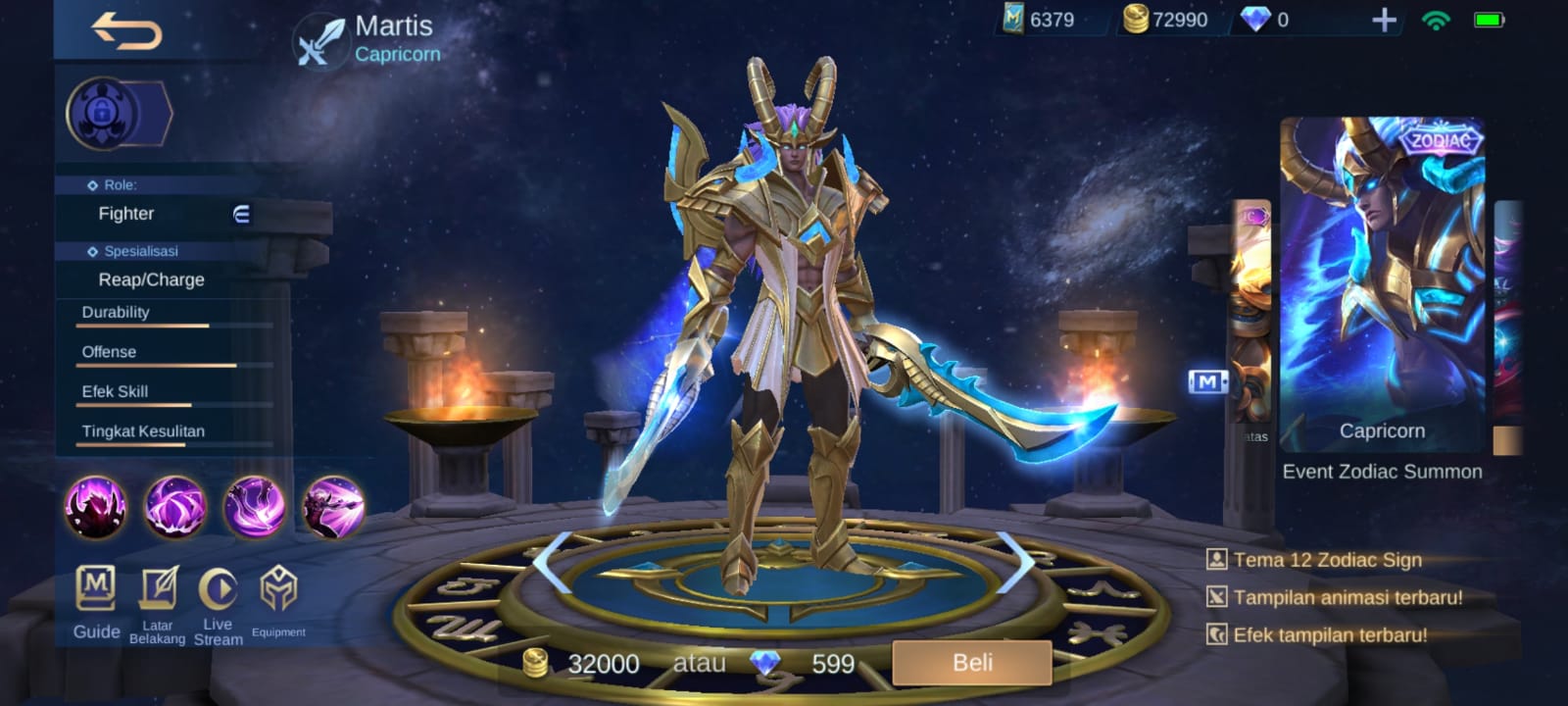This screenshot has width=1568, height=706.
Task: Go back using the return arrow
Action: pyautogui.click(x=127, y=31)
